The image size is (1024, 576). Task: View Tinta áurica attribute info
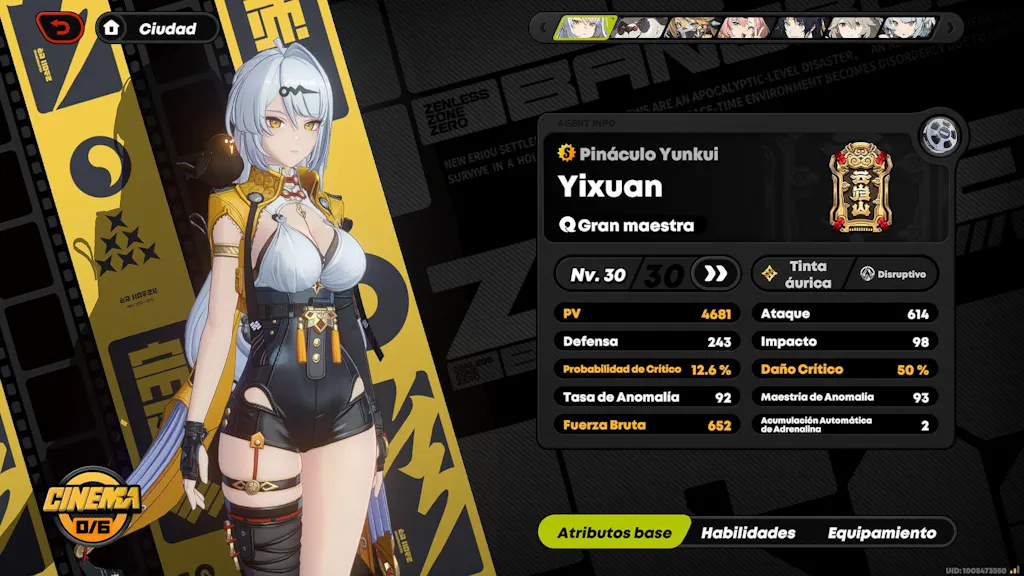(797, 274)
